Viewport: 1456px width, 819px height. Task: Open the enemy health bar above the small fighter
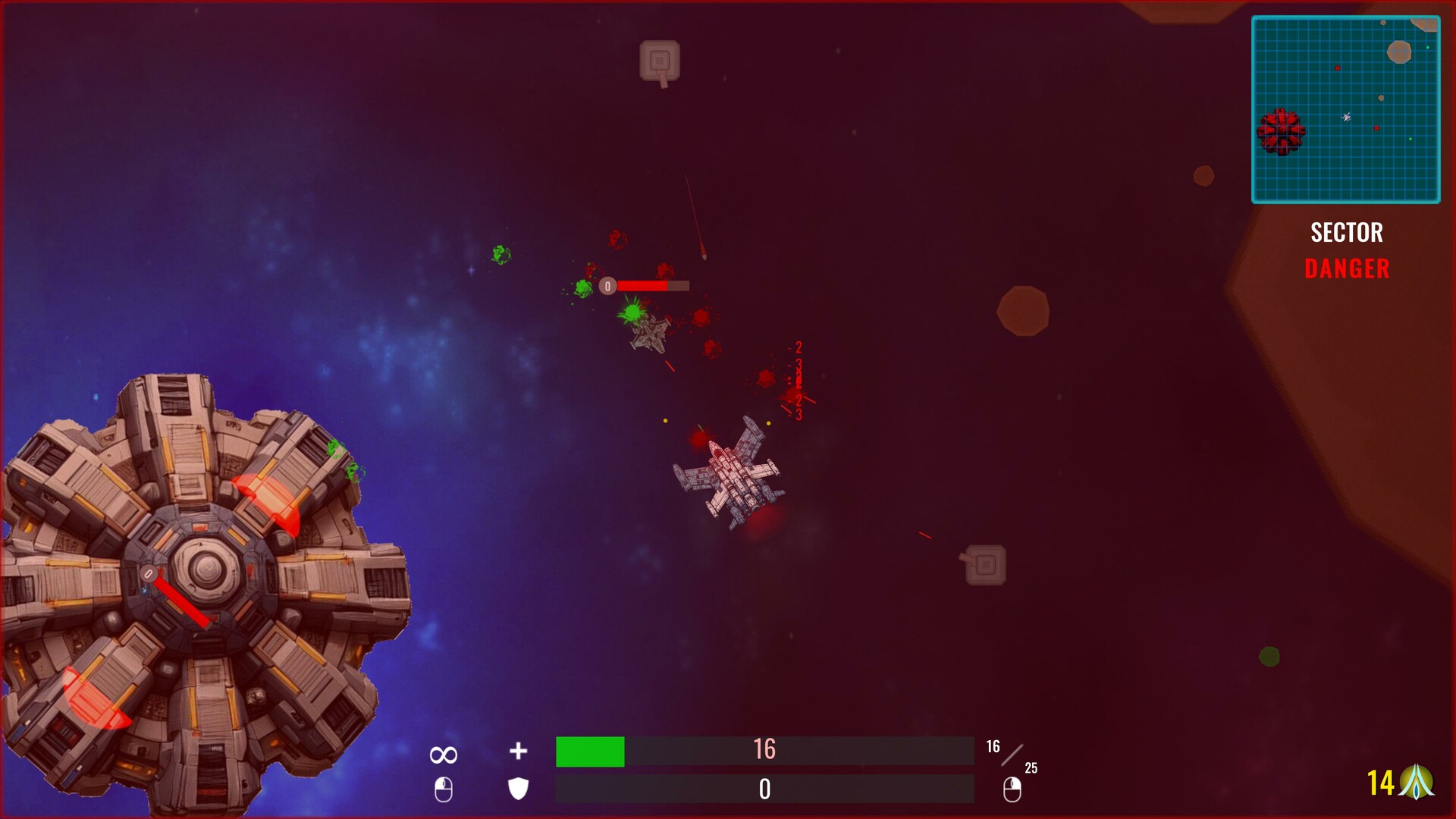(x=645, y=286)
